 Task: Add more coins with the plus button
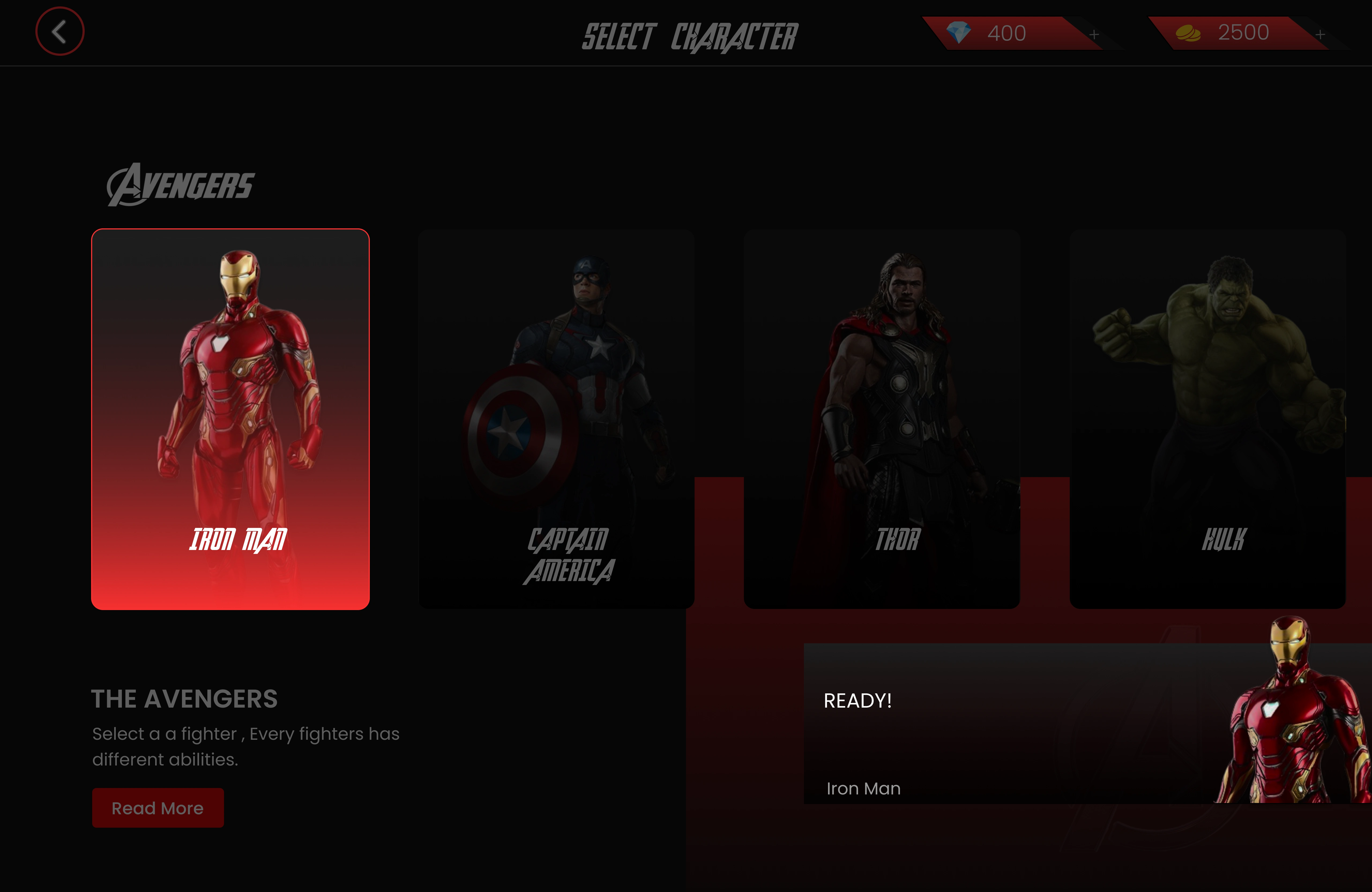(1320, 35)
